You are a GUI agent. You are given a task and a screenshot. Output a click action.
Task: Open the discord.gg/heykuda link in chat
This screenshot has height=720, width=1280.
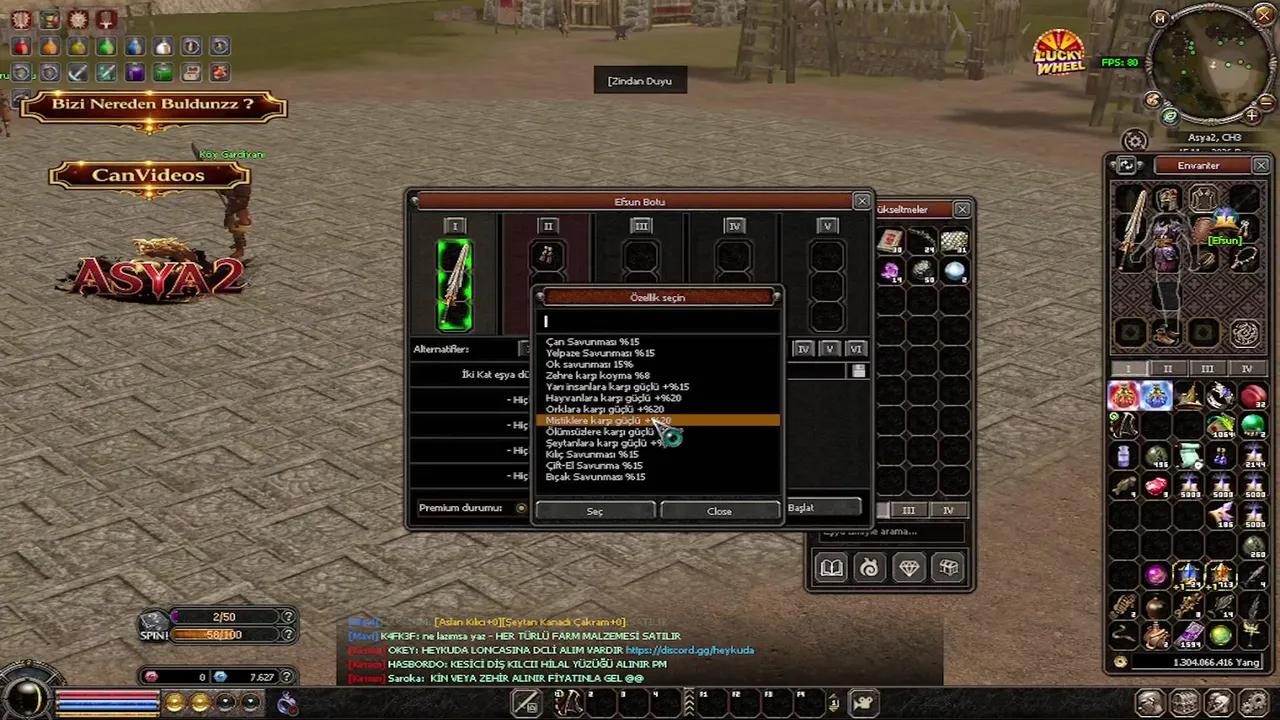tap(689, 650)
